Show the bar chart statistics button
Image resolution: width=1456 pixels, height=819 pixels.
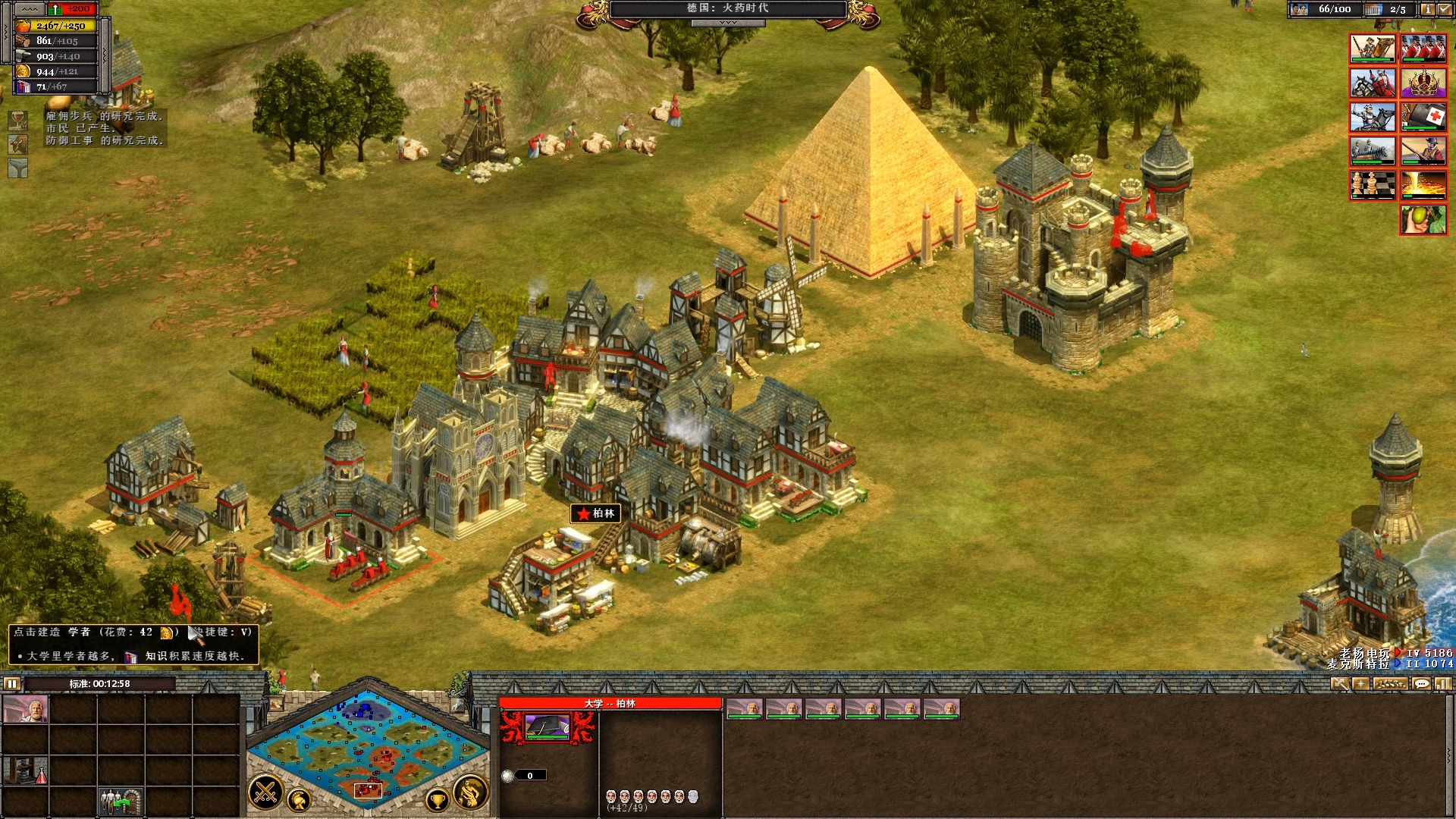(x=1442, y=684)
